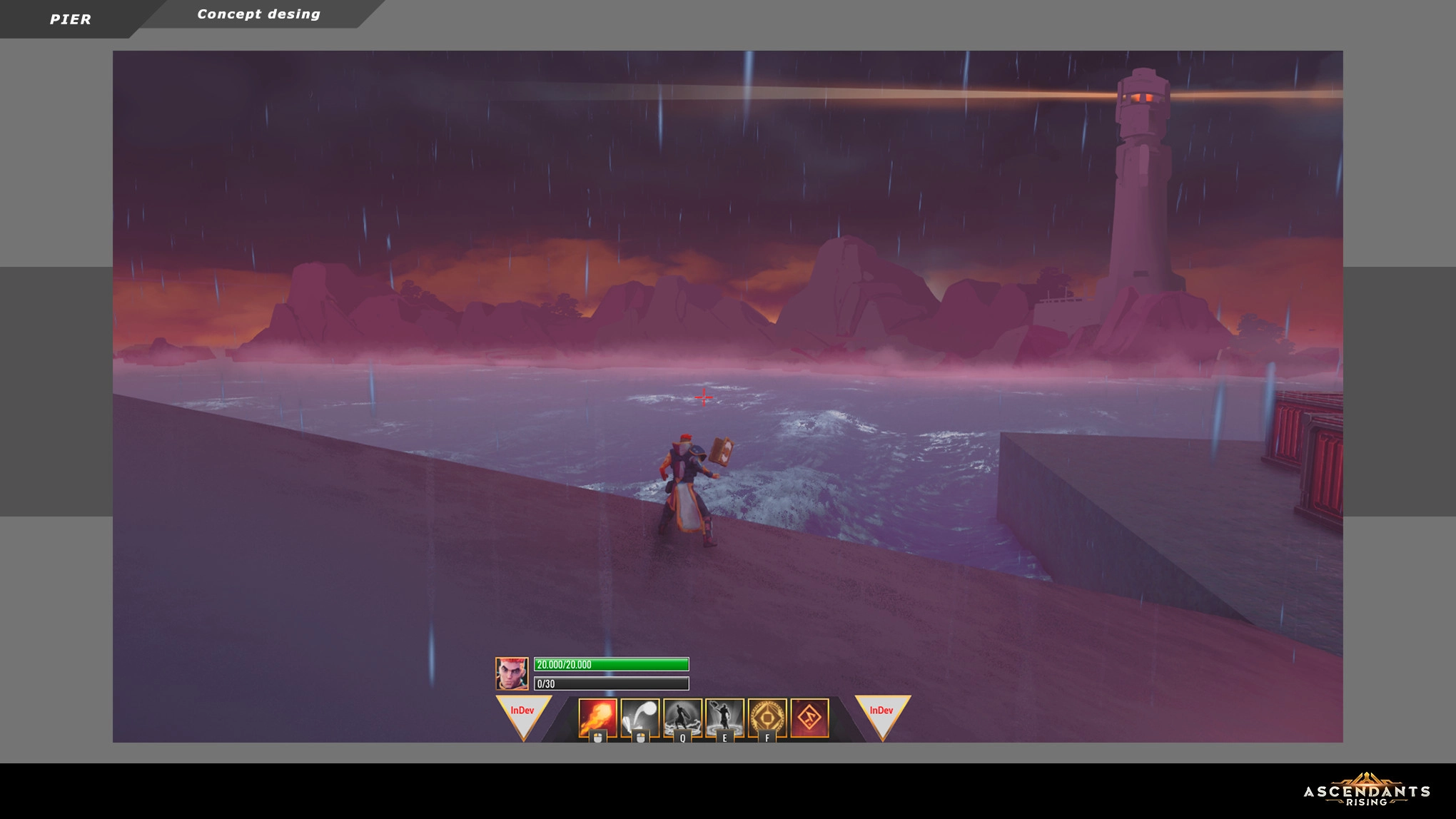Viewport: 1456px width, 819px height.
Task: Activate the fireball primary attack ability
Action: point(597,717)
